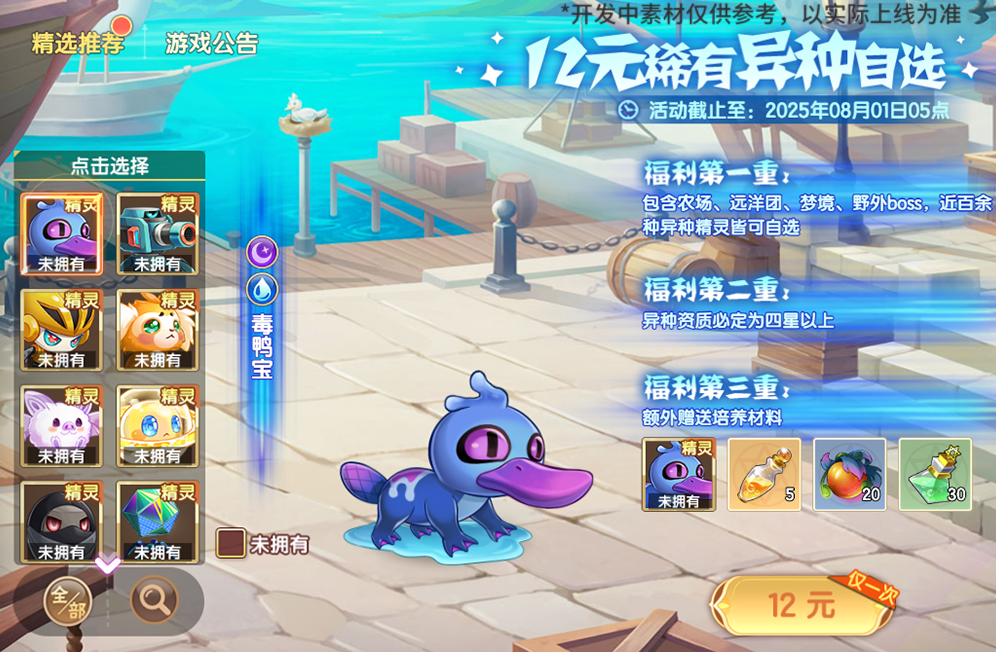Switch to the 精选推荐 tab
The height and width of the screenshot is (652, 996).
tap(78, 43)
